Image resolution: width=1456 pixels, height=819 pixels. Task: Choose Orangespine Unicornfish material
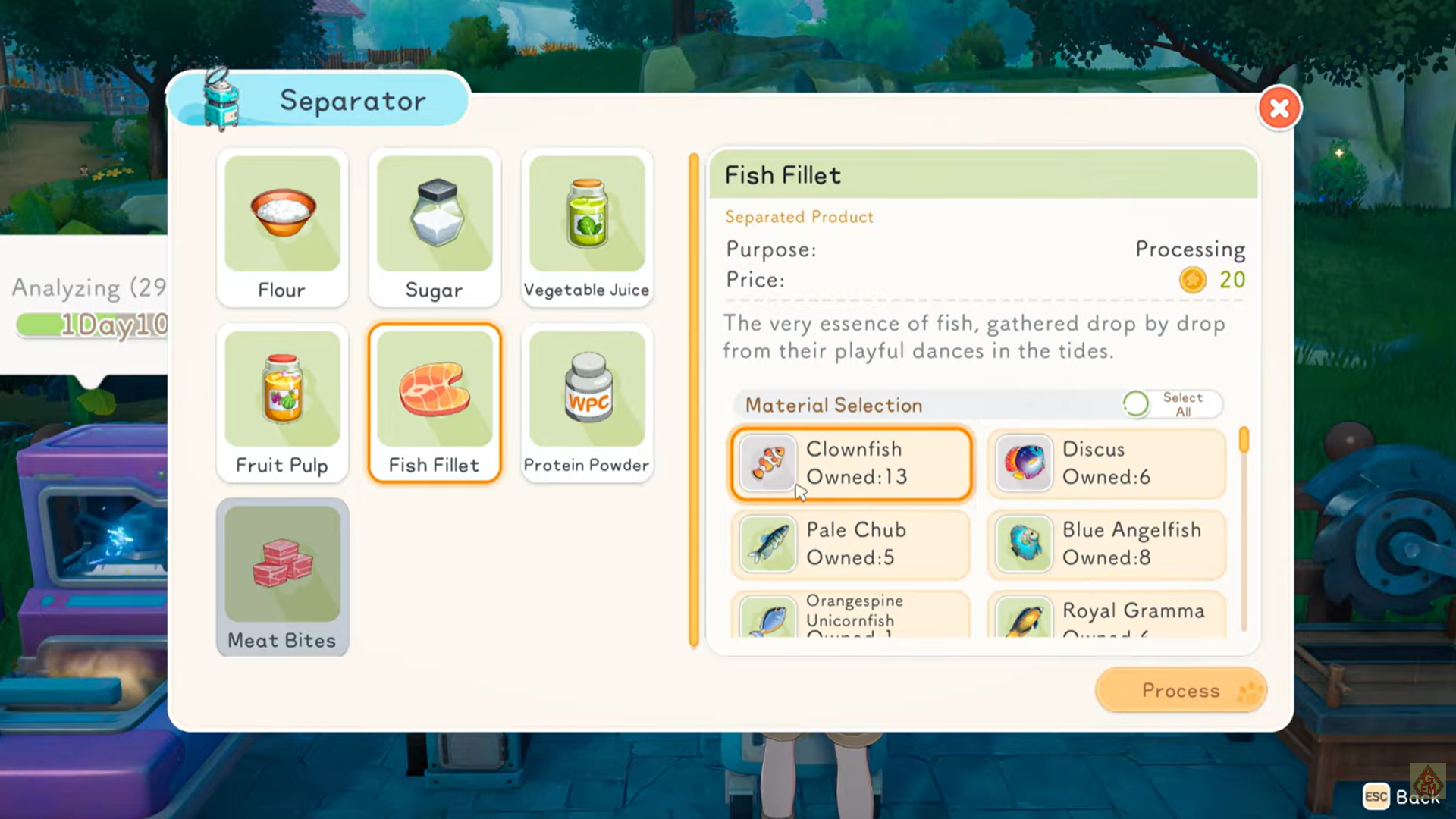(x=851, y=616)
